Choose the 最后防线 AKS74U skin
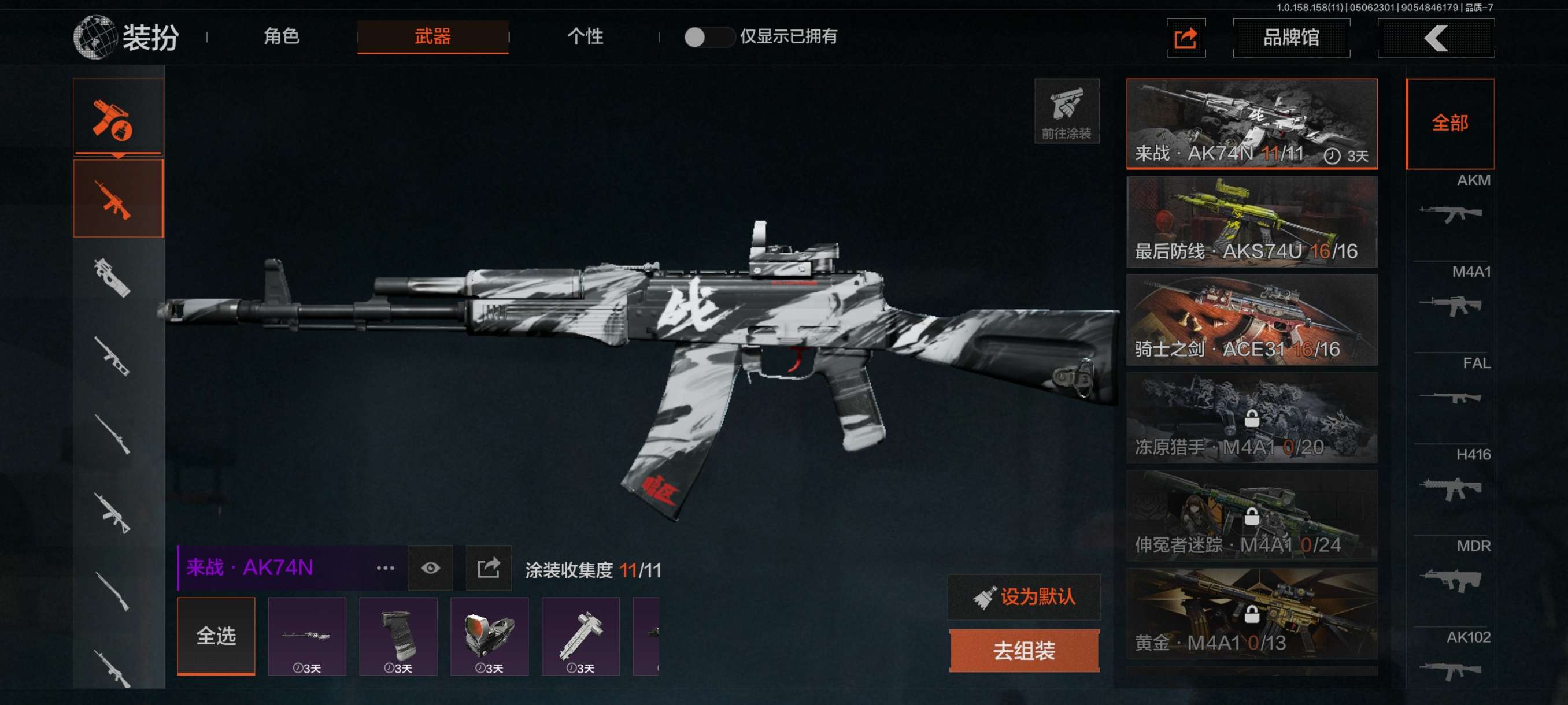 pos(1252,222)
